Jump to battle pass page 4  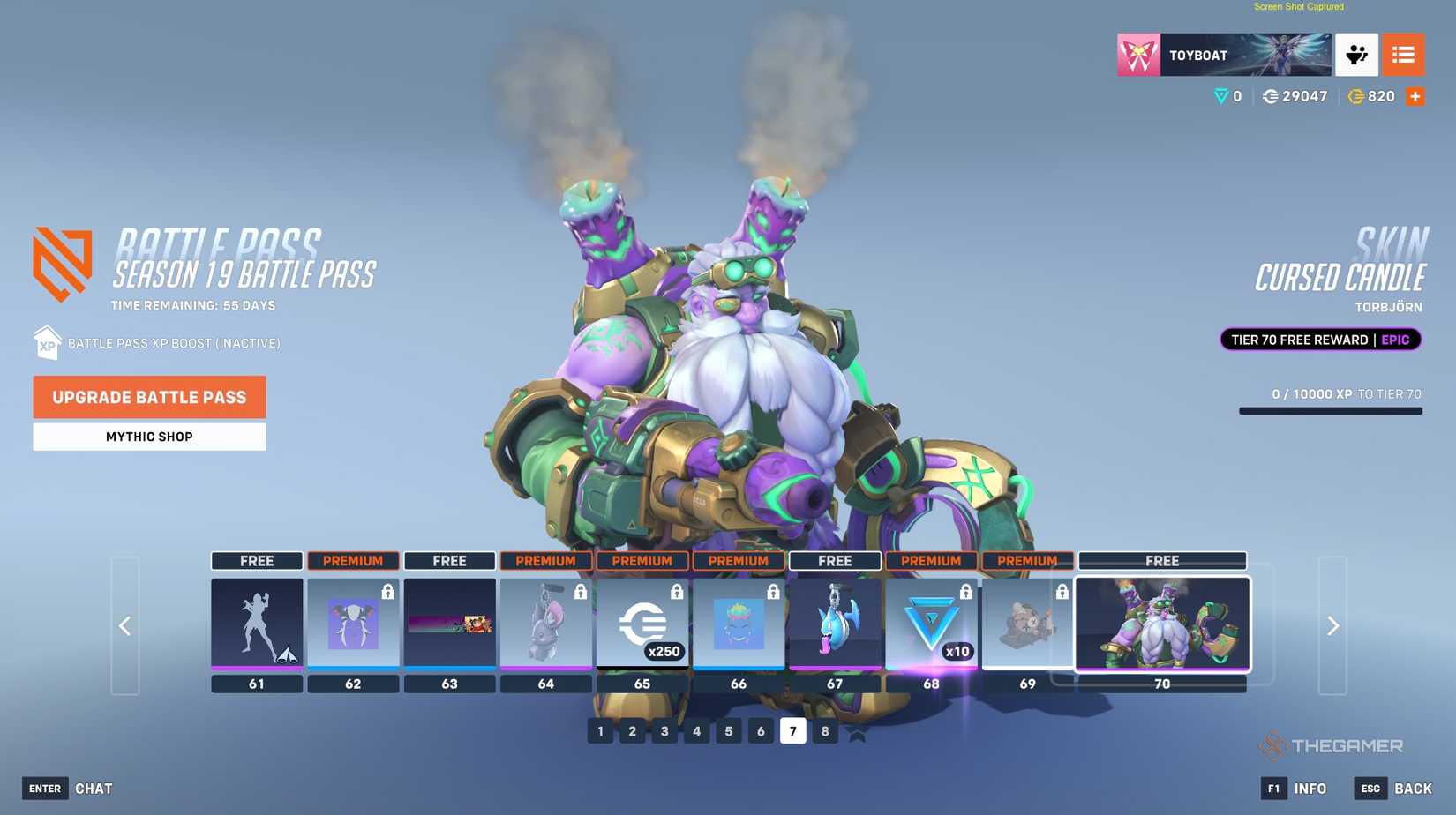click(x=696, y=731)
